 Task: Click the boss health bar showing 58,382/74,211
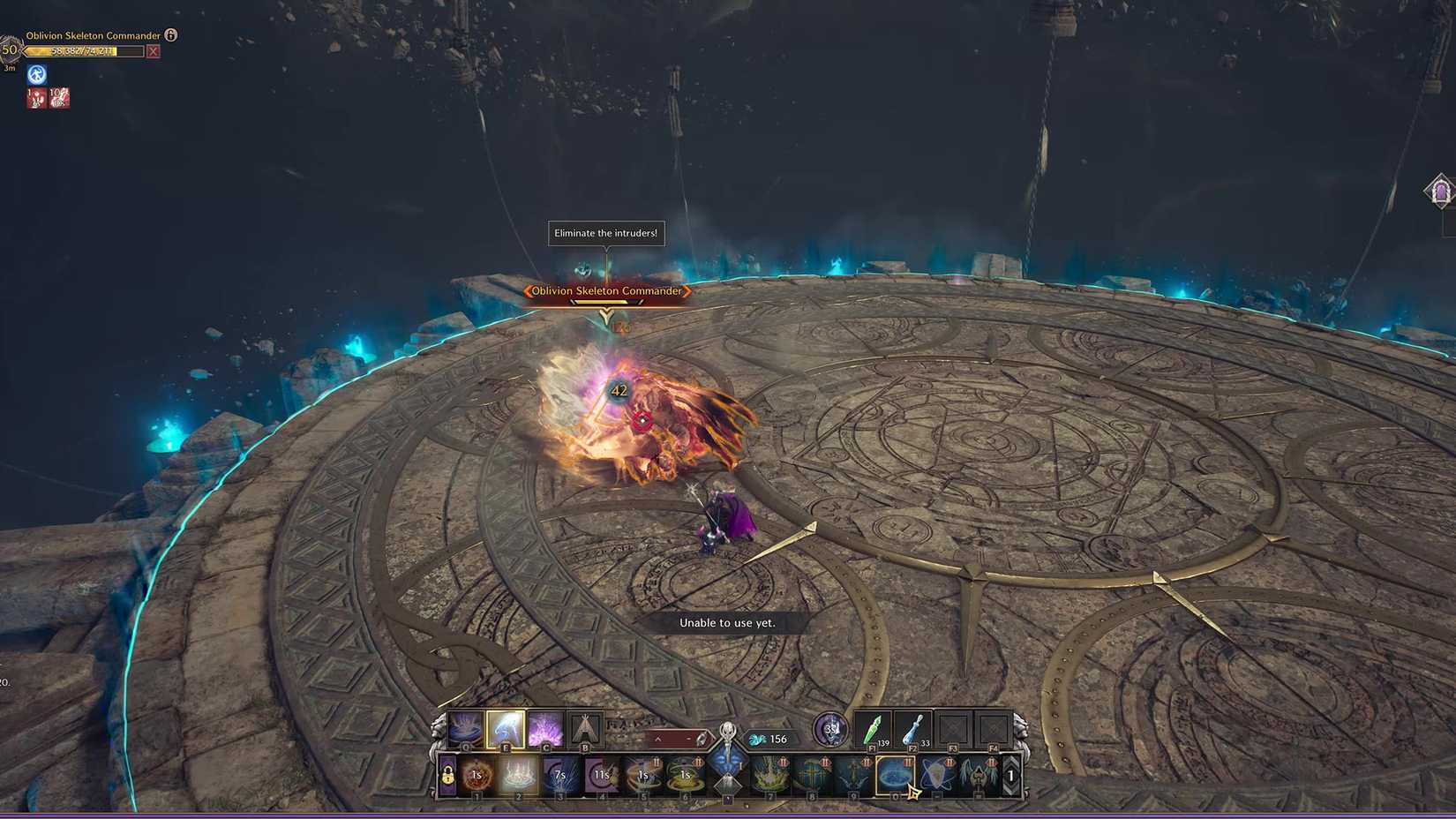[84, 51]
